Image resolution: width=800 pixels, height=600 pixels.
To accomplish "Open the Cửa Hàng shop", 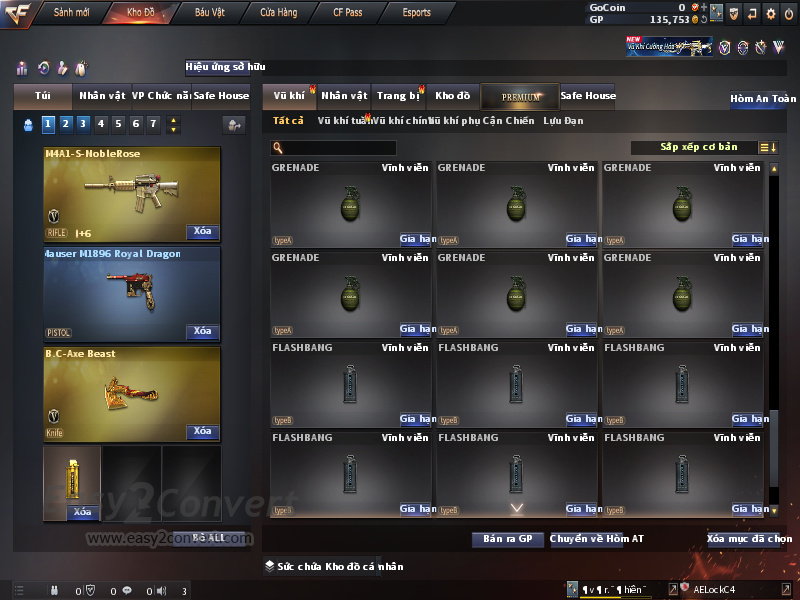I will 278,13.
